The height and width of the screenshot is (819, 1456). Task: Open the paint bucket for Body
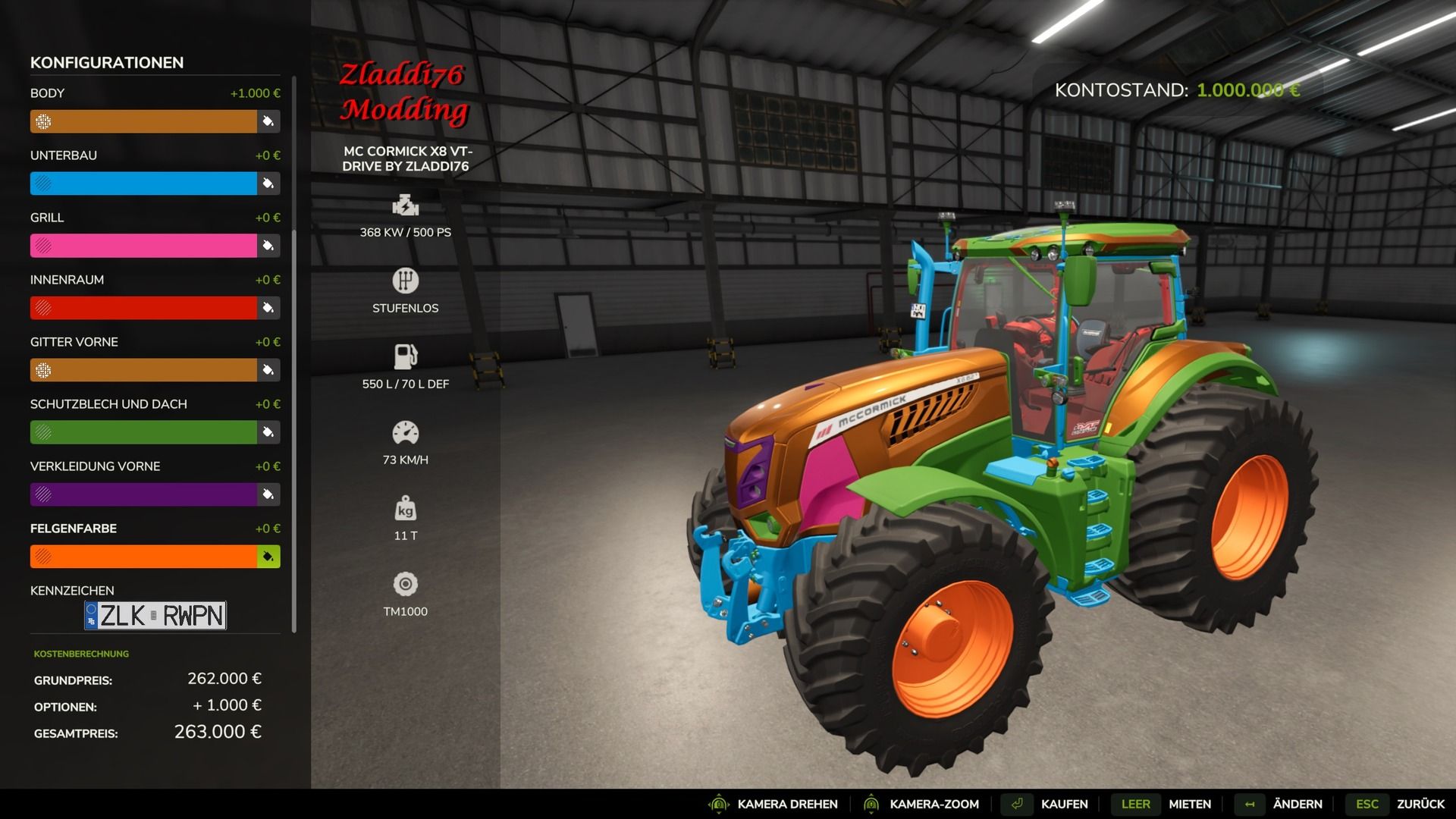coord(268,121)
